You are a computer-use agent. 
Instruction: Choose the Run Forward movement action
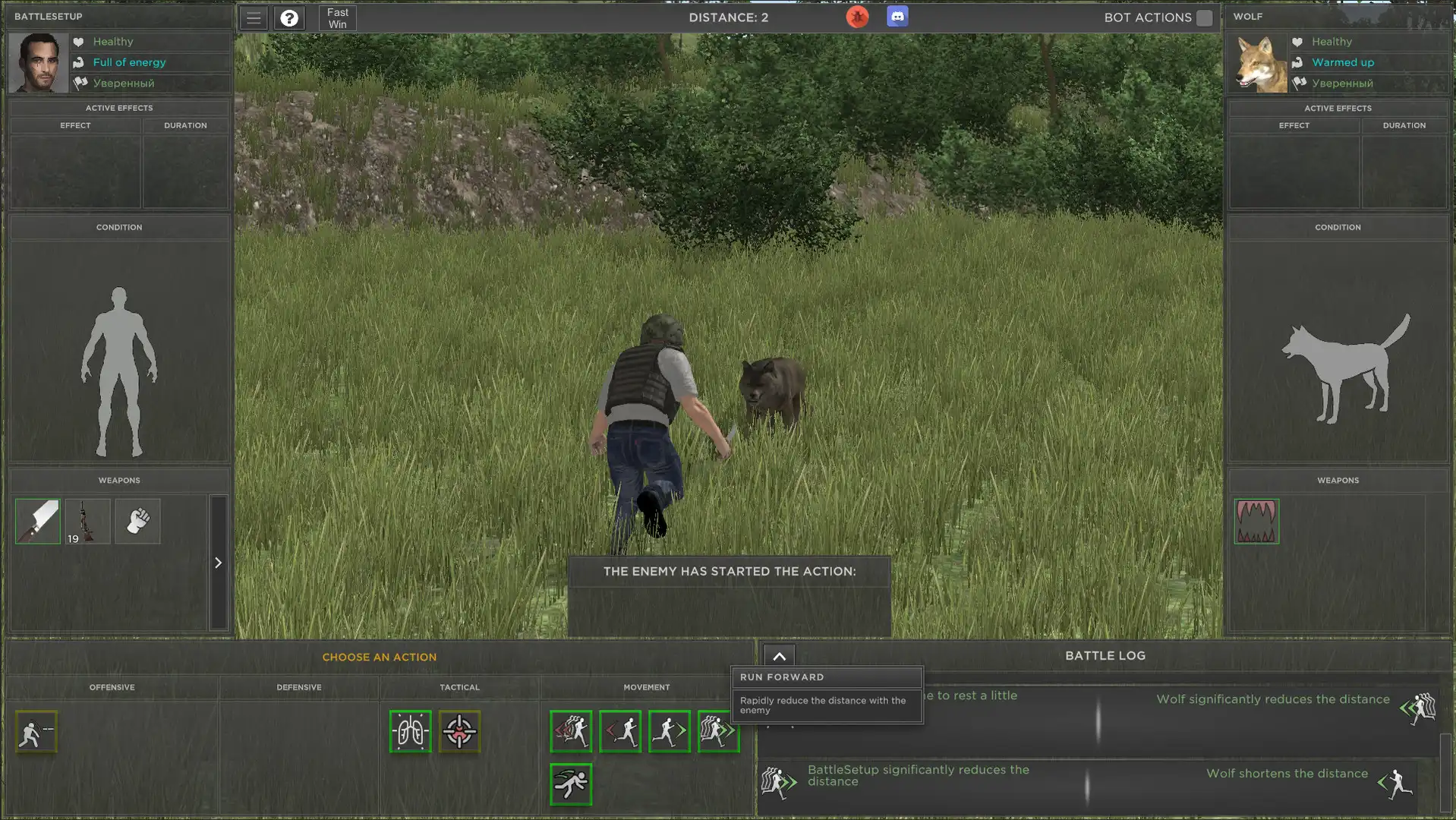coord(718,731)
